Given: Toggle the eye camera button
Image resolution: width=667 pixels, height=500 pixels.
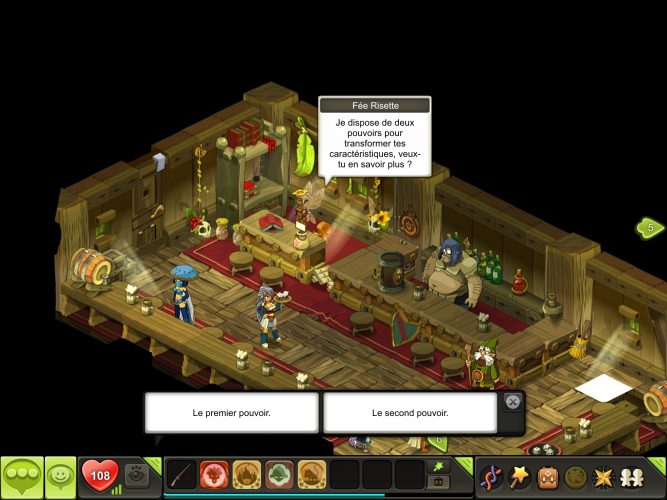Looking at the screenshot, I should tap(137, 475).
